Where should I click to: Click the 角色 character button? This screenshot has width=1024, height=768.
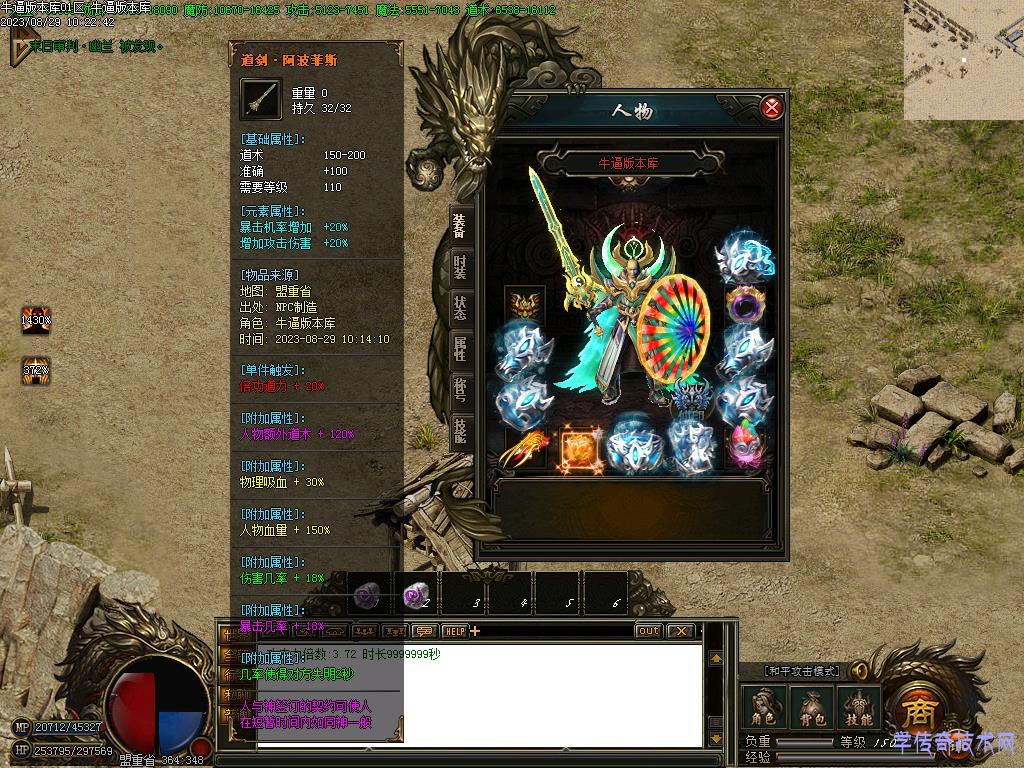pos(763,708)
